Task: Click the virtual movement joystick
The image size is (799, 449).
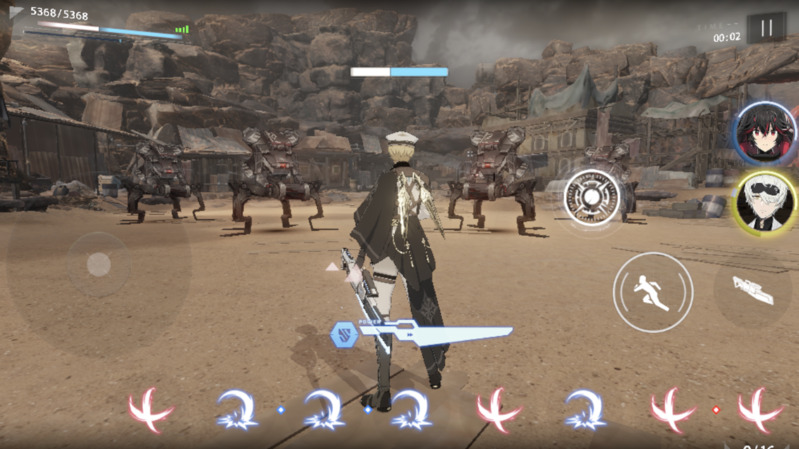Action: point(98,264)
